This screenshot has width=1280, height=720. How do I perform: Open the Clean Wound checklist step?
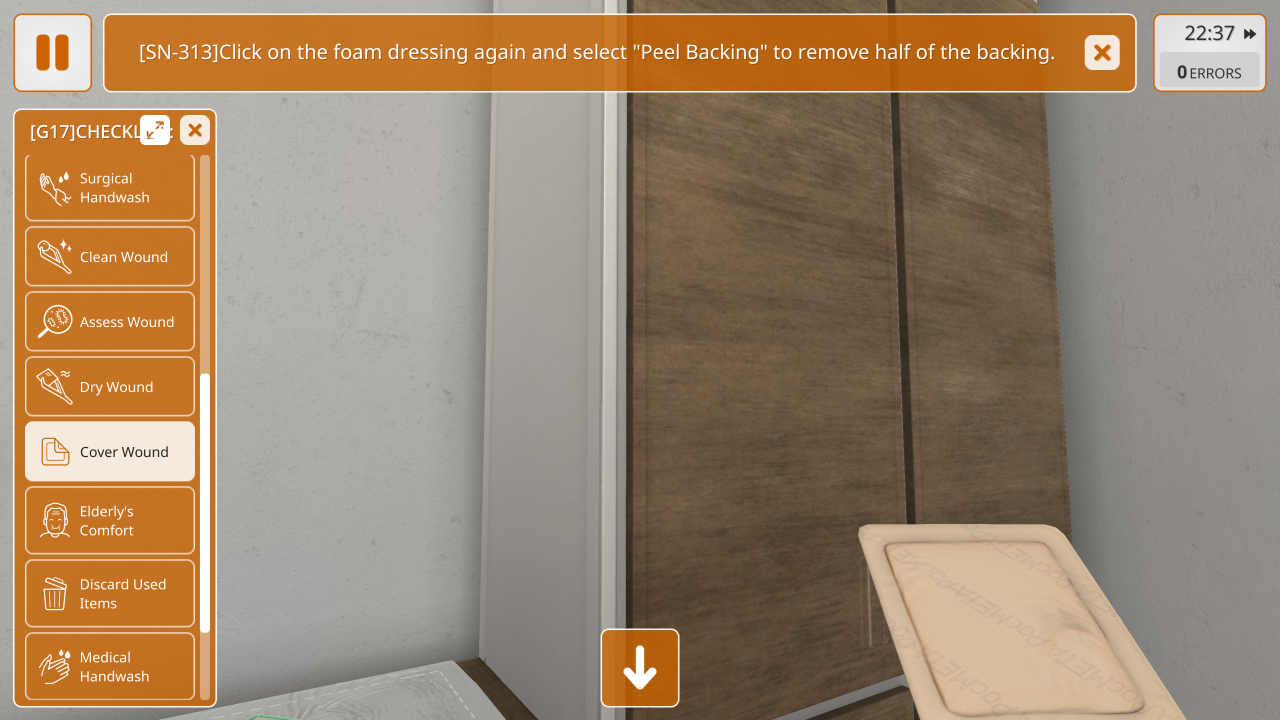click(110, 257)
